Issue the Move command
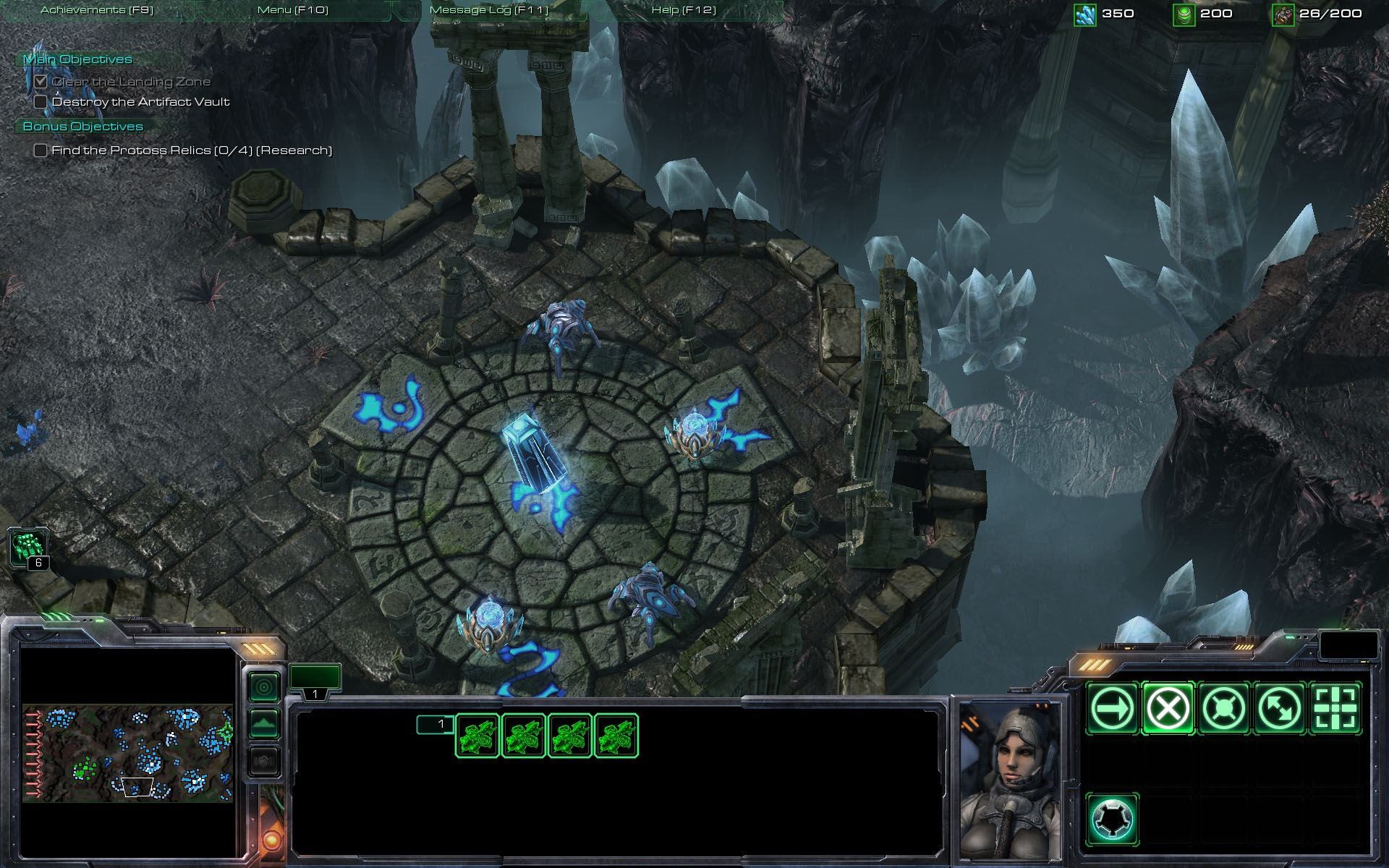This screenshot has width=1389, height=868. point(1112,708)
